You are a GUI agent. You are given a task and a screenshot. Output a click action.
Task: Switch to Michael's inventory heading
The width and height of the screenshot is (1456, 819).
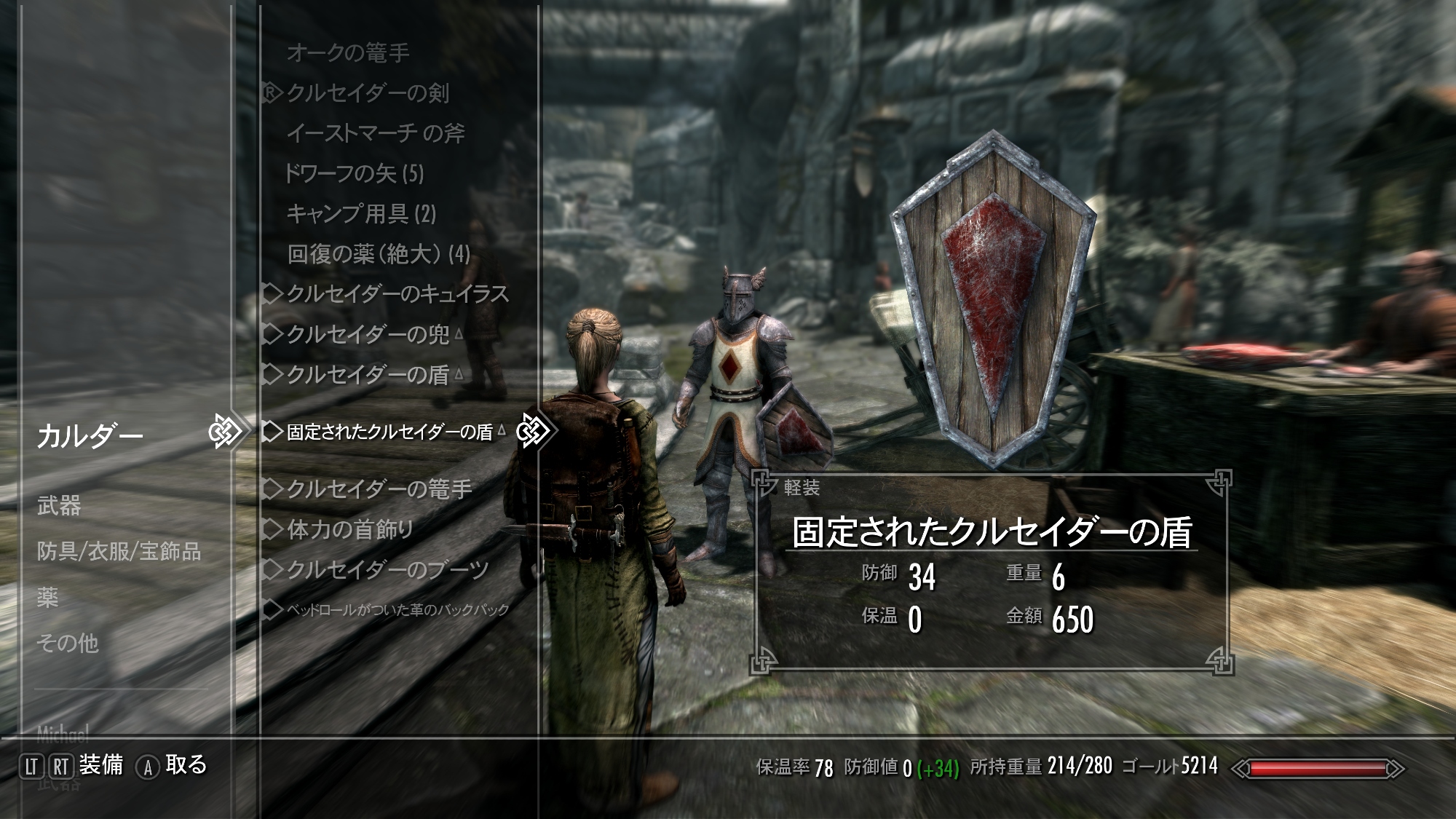pos(63,732)
